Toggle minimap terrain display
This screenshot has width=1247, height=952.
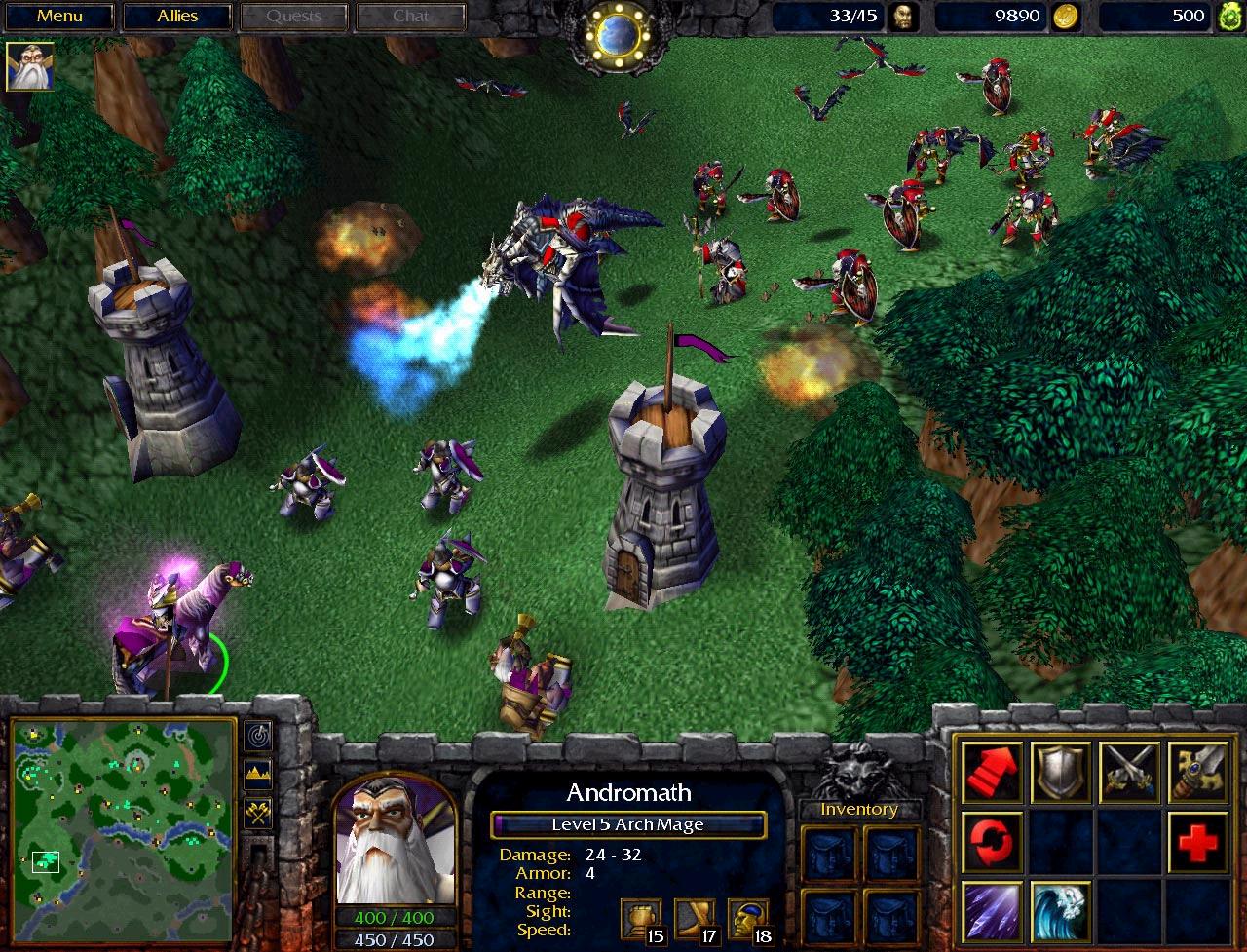pyautogui.click(x=259, y=775)
